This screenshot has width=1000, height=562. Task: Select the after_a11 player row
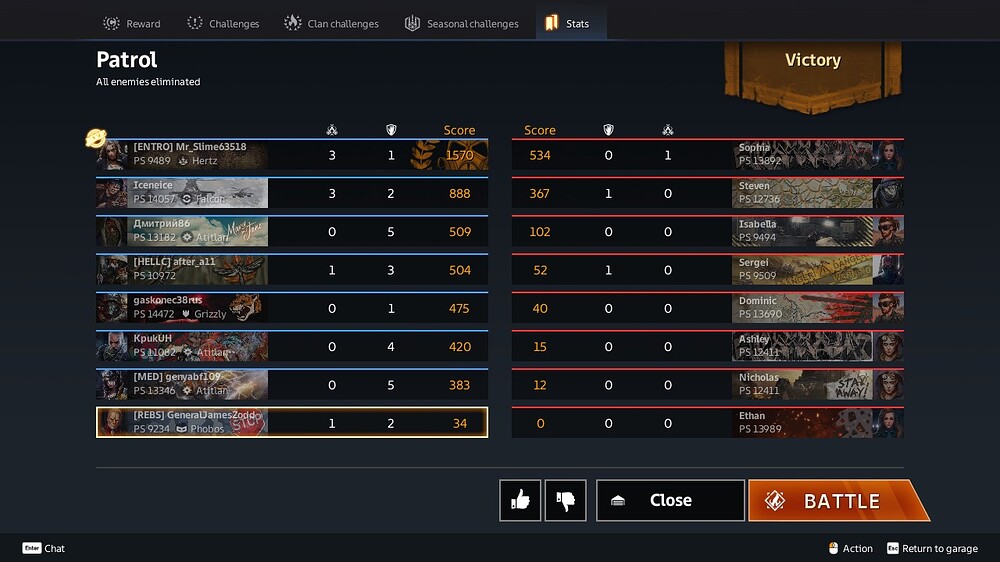[291, 270]
